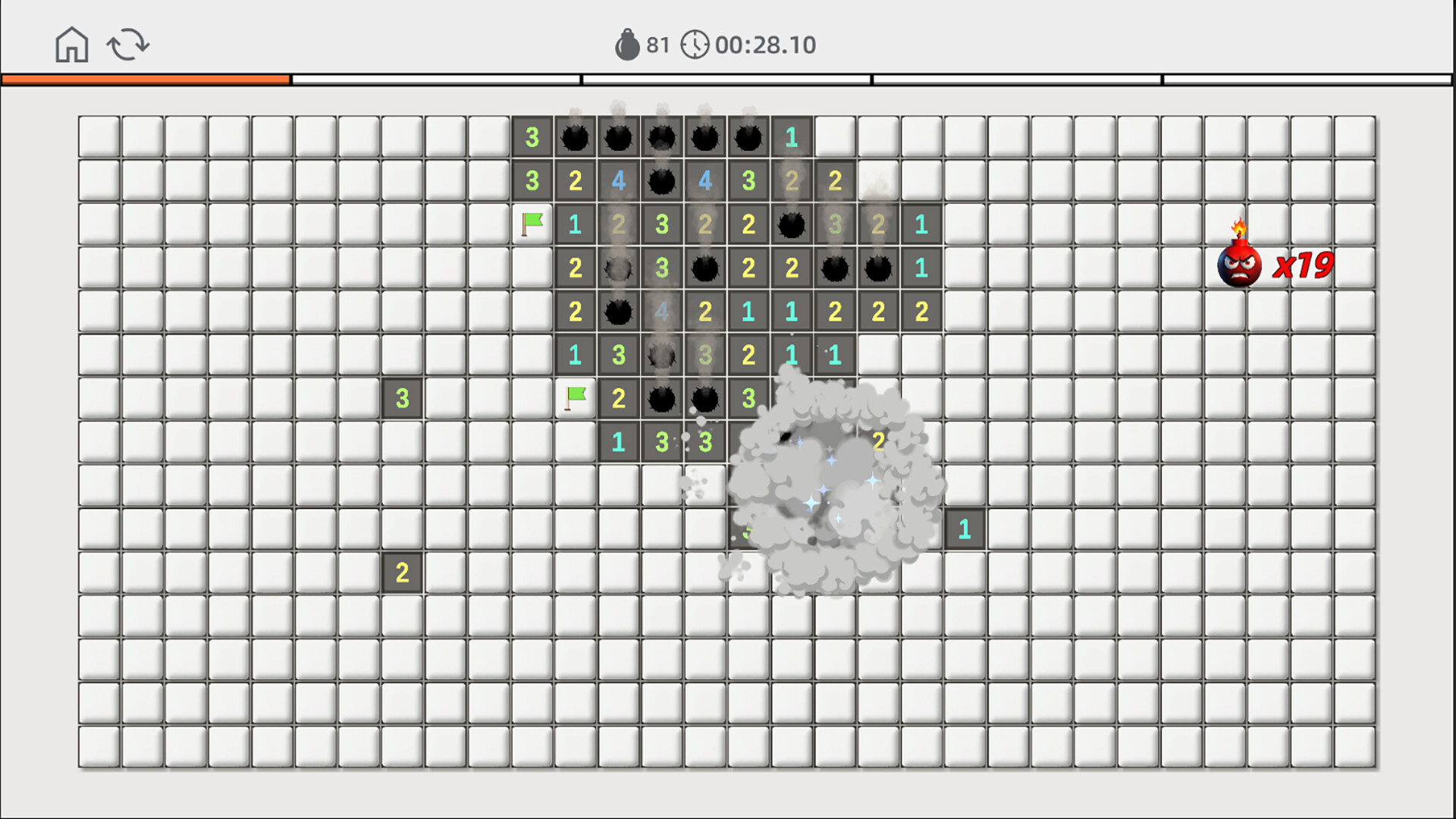
Task: Click the bomb icon next to the 81 counter
Action: click(x=627, y=44)
